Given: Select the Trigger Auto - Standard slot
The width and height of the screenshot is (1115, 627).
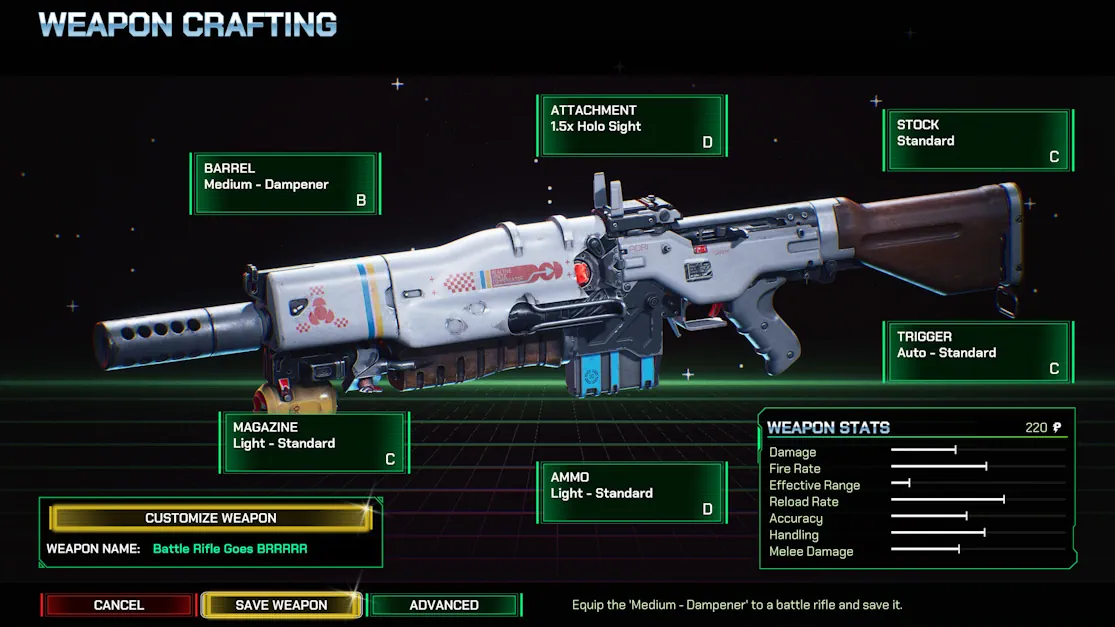Looking at the screenshot, I should coord(978,352).
